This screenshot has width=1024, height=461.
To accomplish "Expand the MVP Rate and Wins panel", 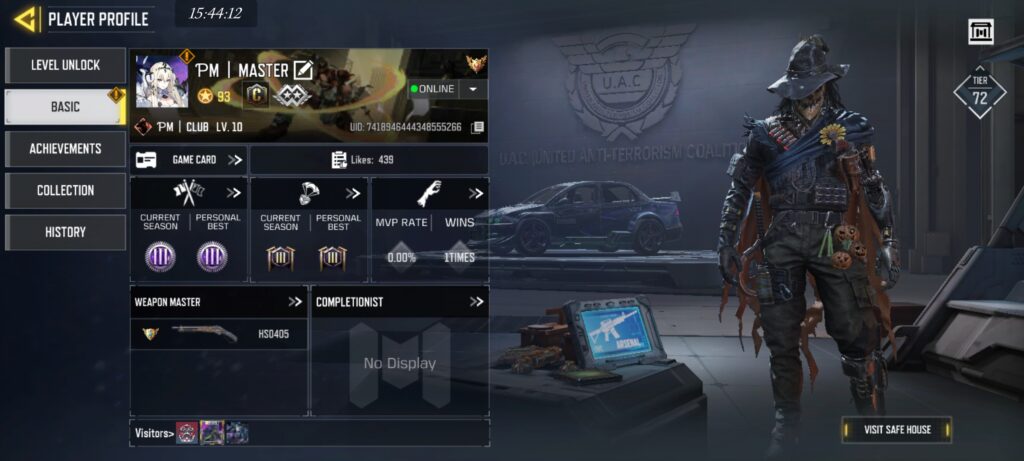I will (476, 193).
